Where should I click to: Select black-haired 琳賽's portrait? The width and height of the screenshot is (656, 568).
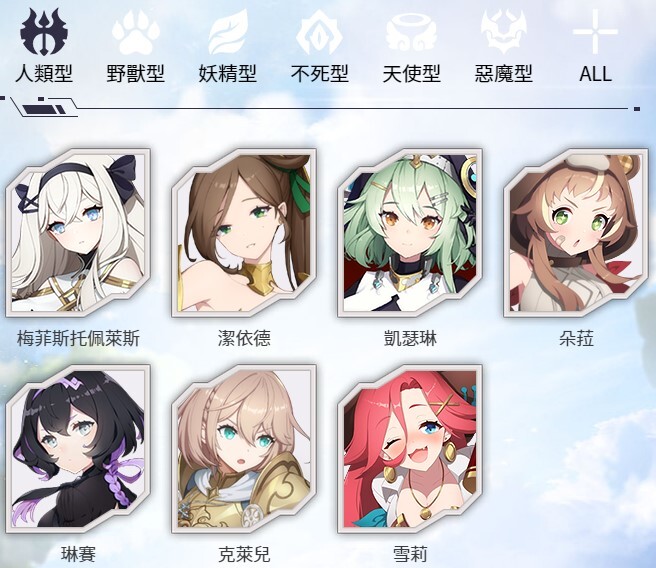78,448
